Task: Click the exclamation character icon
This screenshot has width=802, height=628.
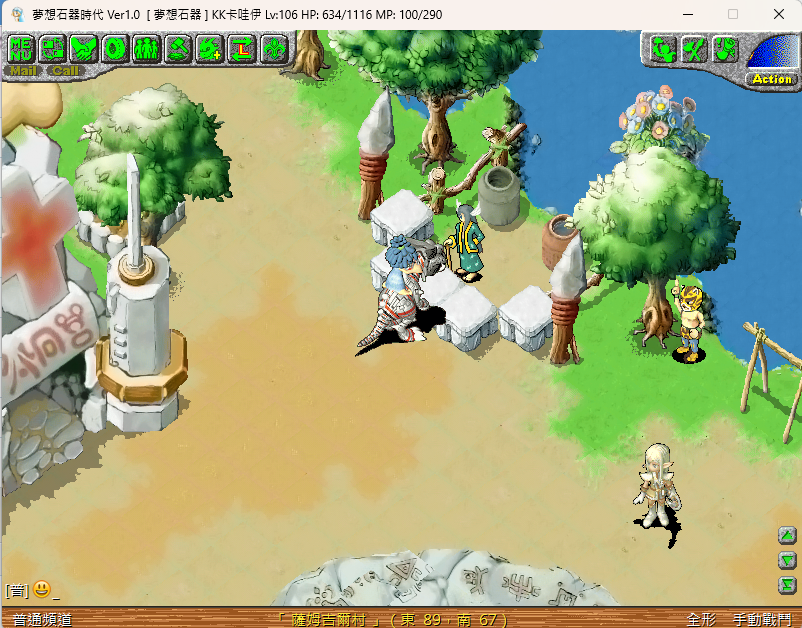Action: click(x=725, y=48)
